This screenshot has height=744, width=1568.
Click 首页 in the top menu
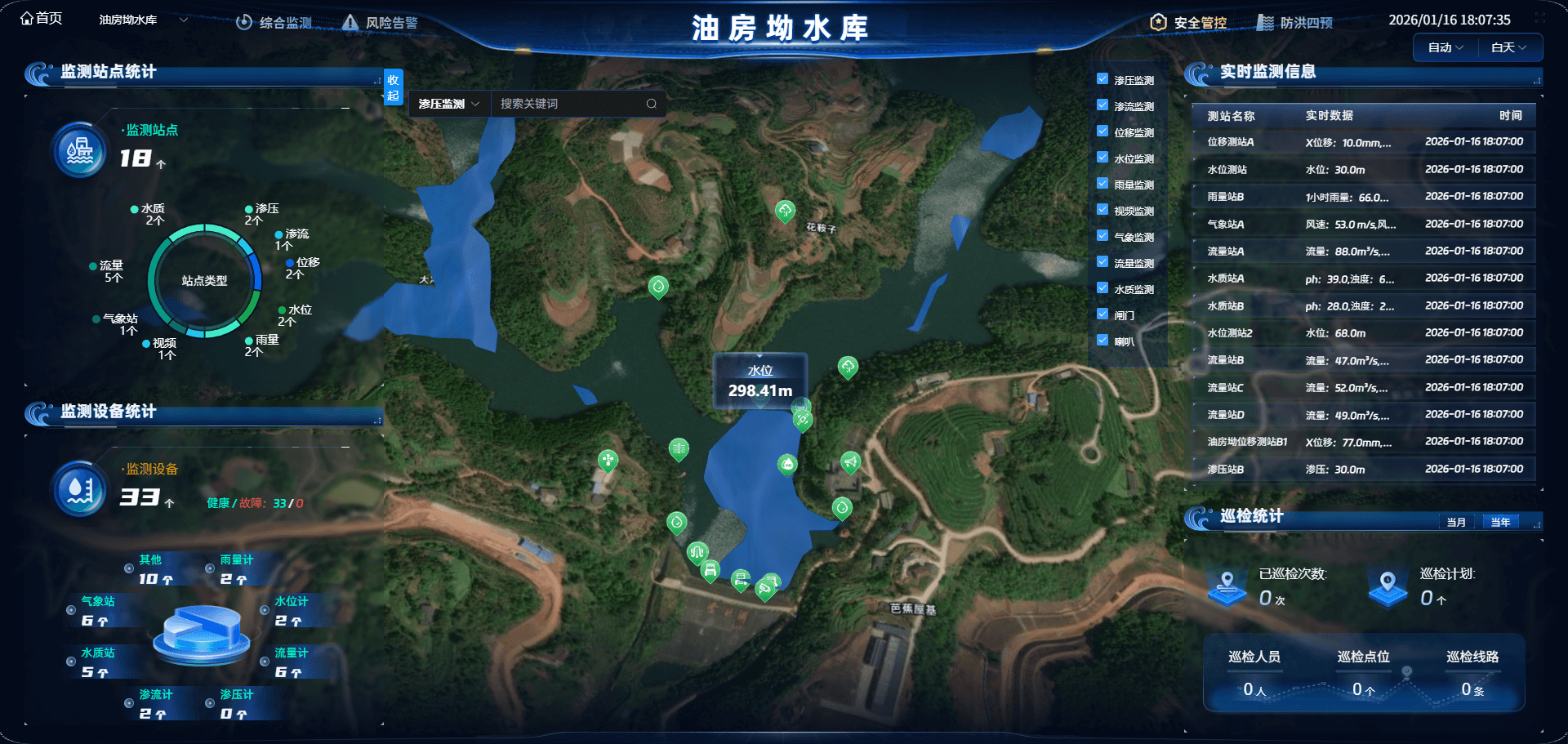[41, 18]
